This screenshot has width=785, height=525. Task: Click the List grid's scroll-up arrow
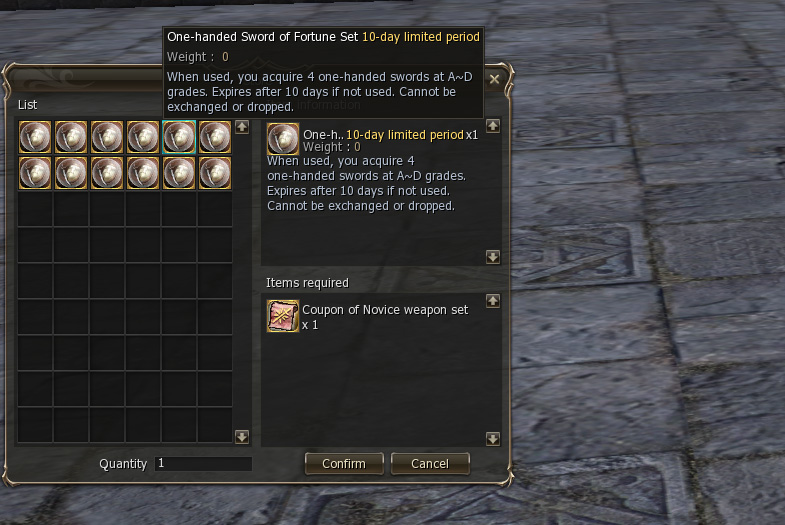click(241, 127)
